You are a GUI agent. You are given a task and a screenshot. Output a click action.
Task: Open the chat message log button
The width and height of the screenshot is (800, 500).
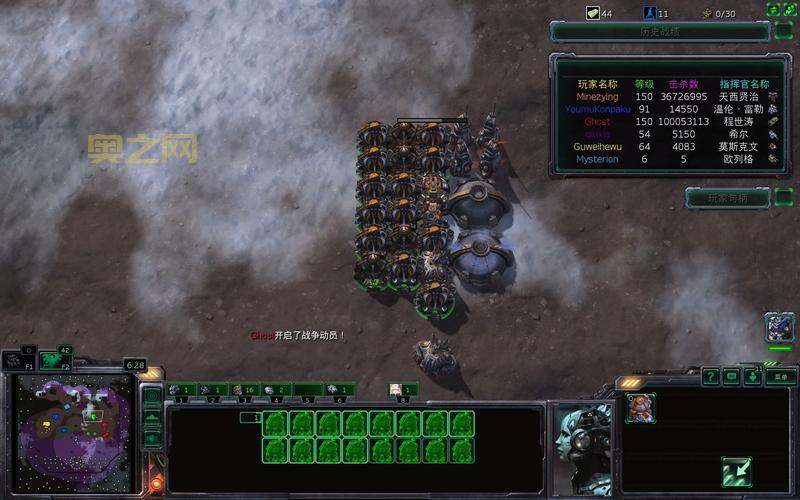(x=732, y=377)
